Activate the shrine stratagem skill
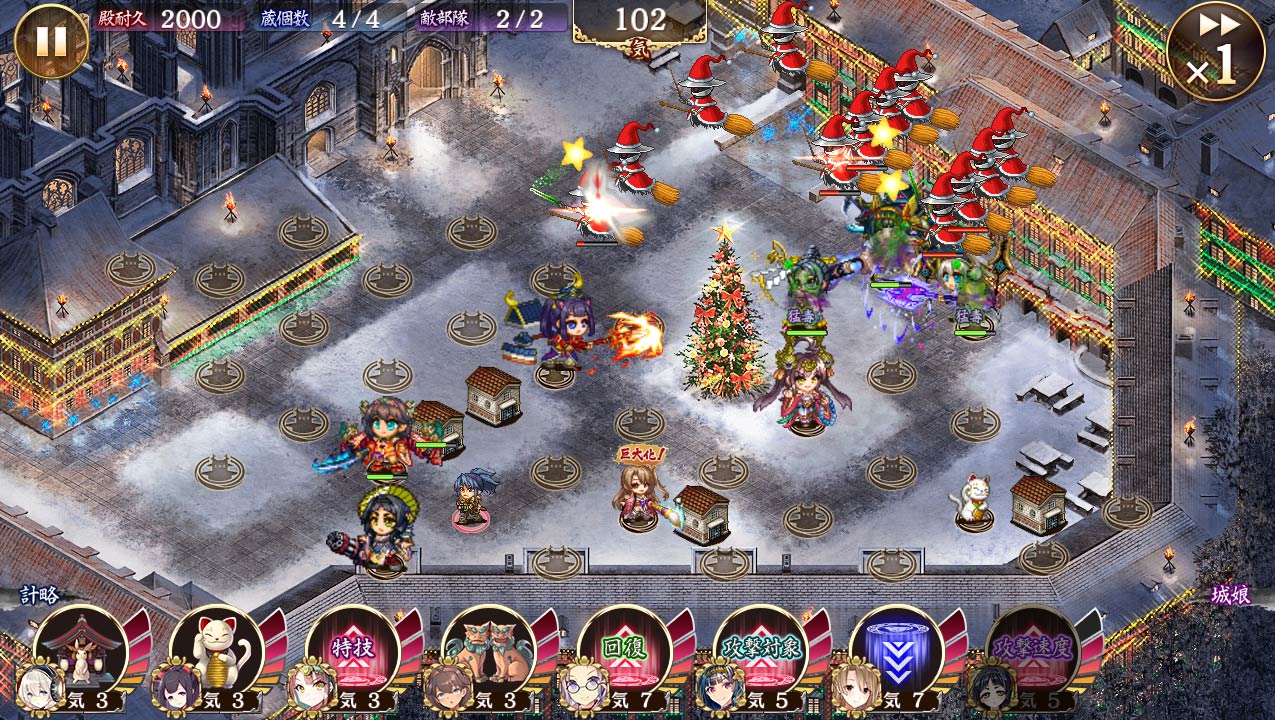This screenshot has width=1275, height=720. click(80, 650)
